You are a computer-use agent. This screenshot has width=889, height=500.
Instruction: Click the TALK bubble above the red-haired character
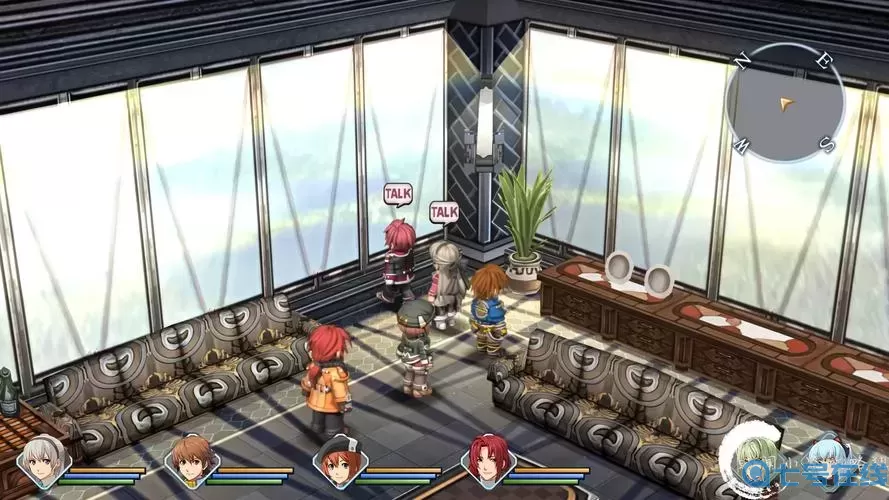398,192
